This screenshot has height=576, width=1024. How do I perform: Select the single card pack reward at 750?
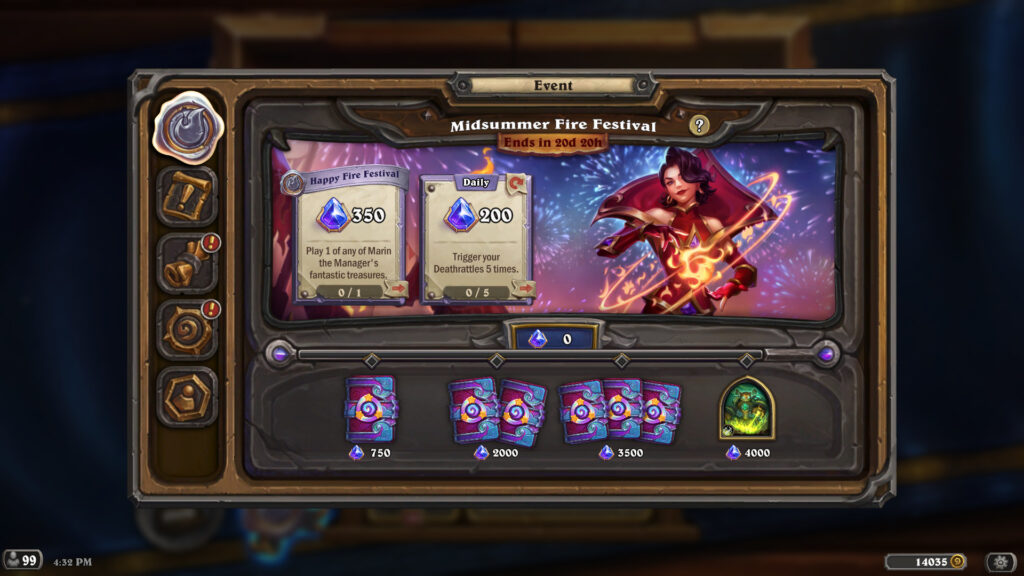(x=370, y=409)
